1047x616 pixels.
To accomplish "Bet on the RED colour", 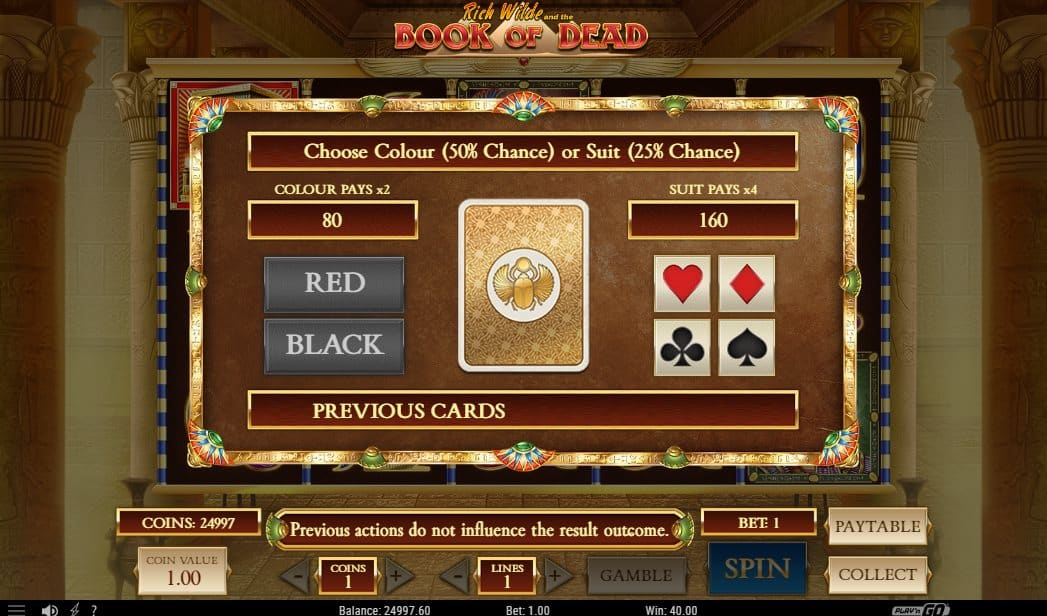I will tap(334, 283).
